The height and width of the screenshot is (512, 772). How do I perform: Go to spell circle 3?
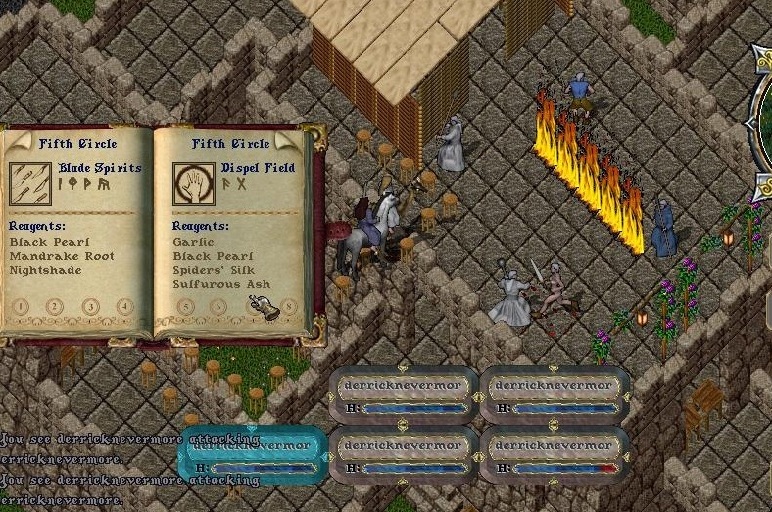click(x=91, y=306)
